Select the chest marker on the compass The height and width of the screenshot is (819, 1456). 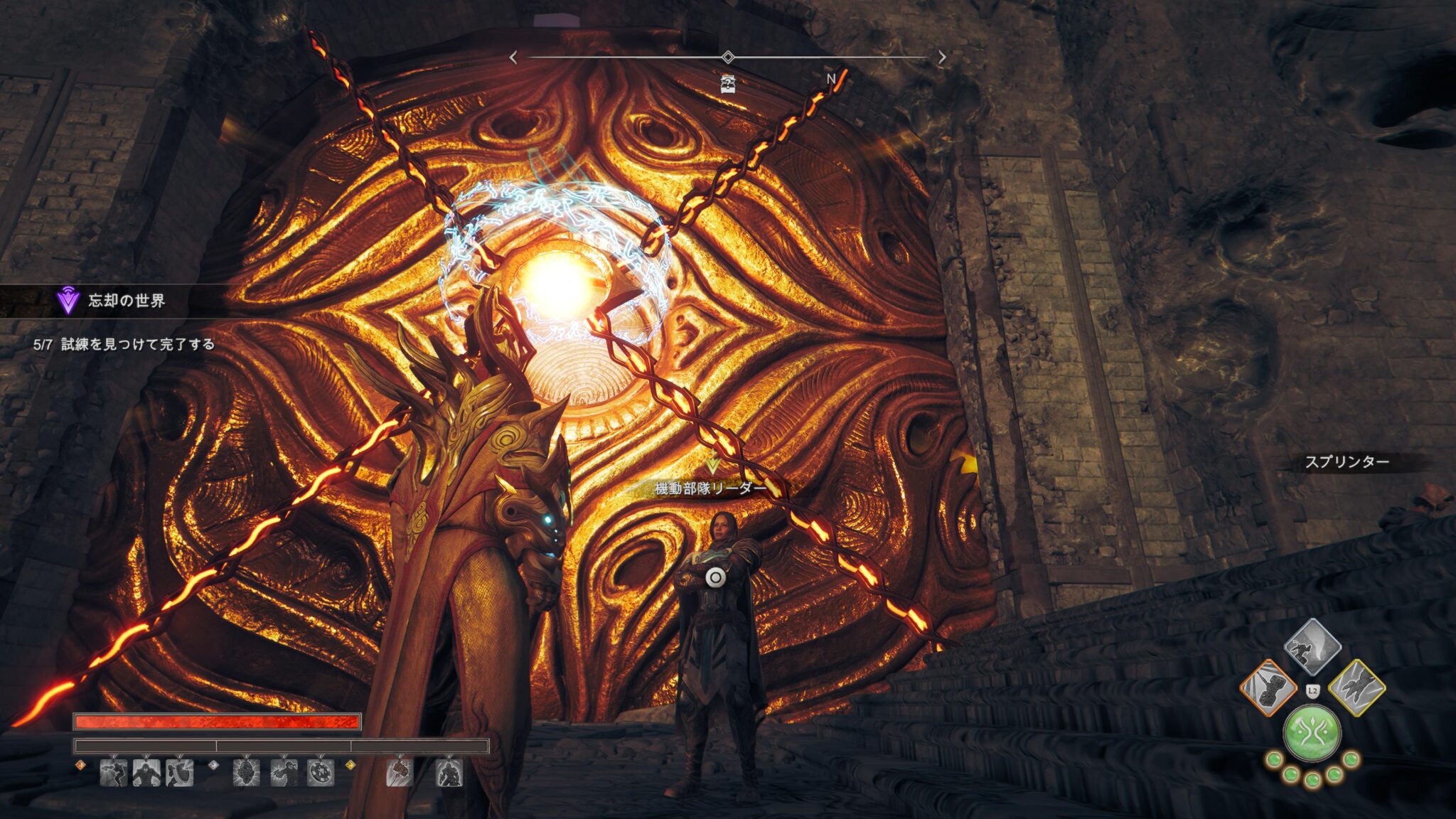point(727,84)
